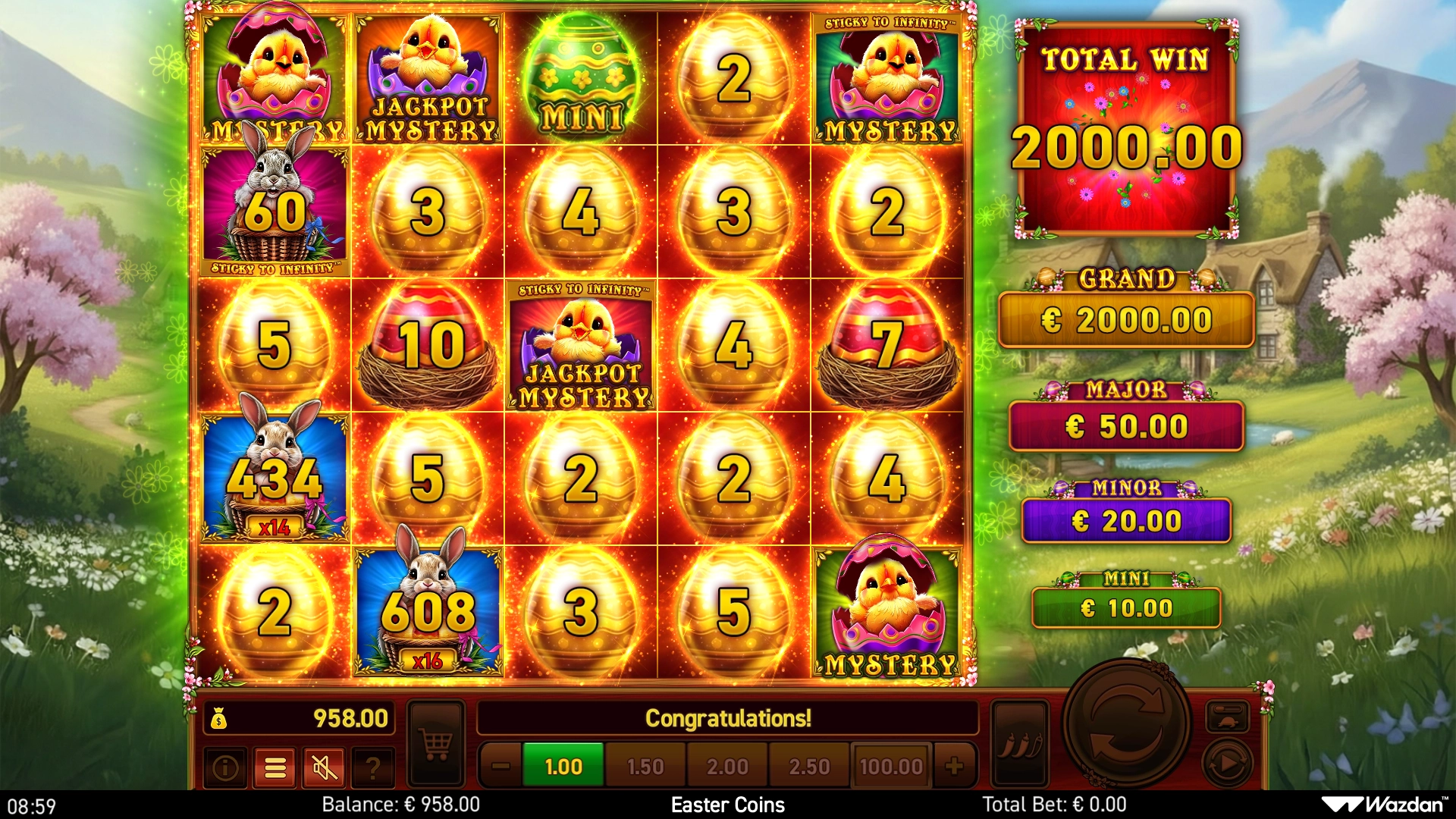Choose the 1.50 bet value
The width and height of the screenshot is (1456, 819).
[645, 767]
